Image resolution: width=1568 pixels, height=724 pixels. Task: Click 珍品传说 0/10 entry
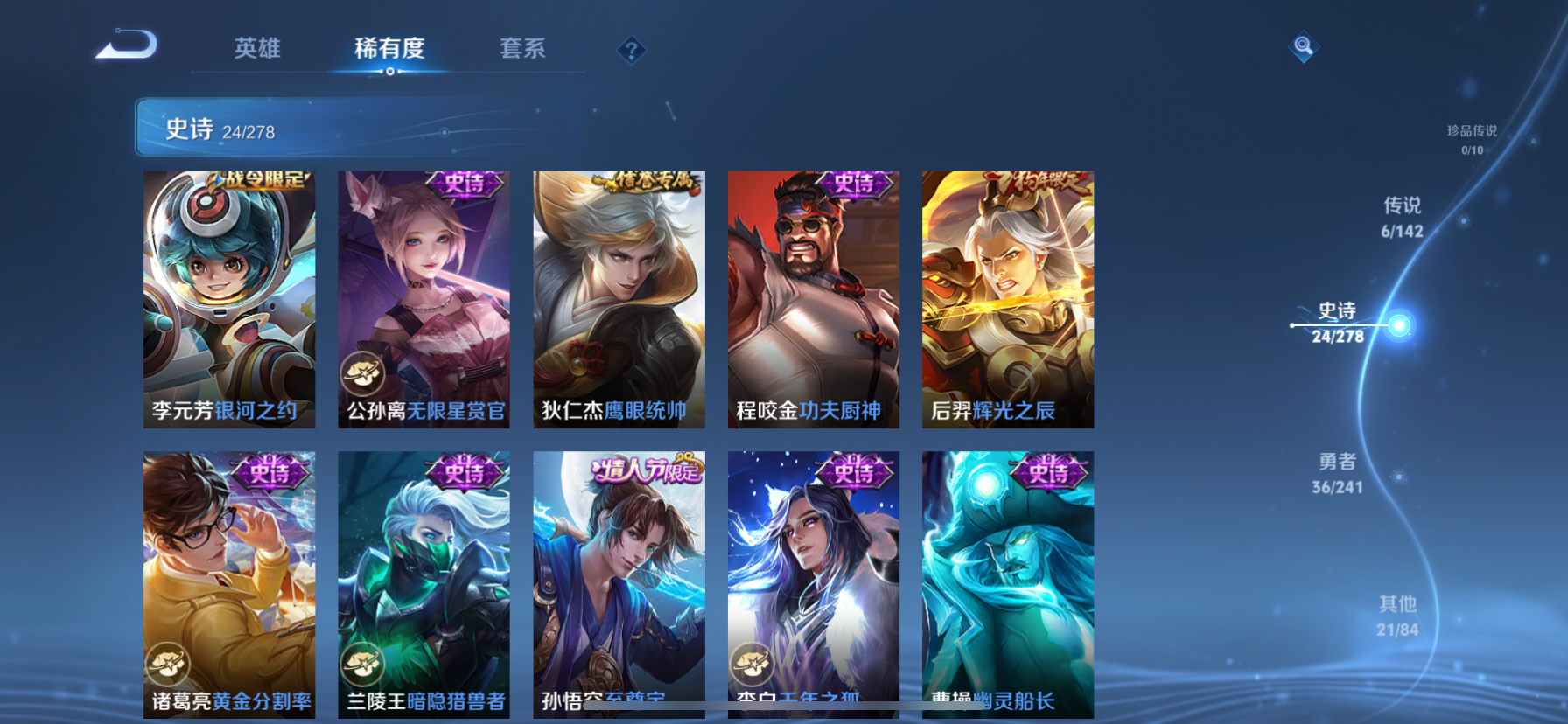coord(1471,138)
